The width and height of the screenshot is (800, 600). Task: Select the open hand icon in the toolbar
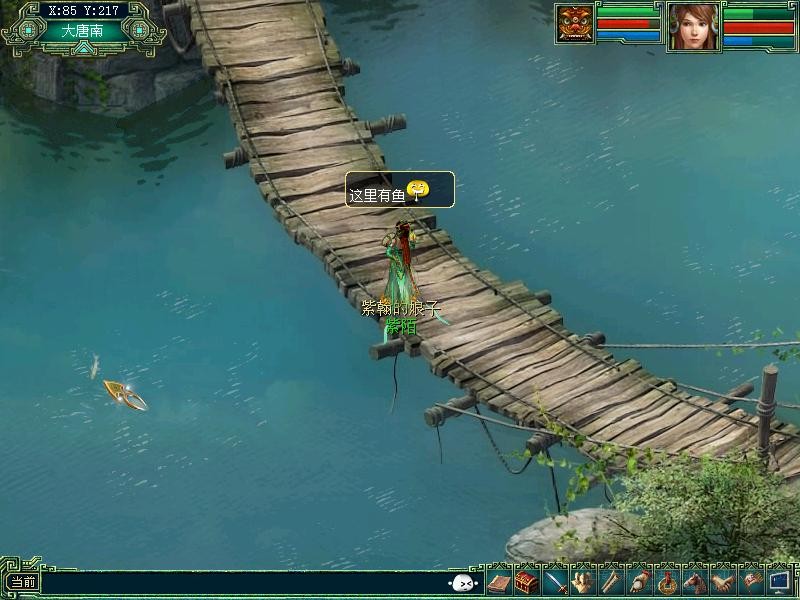(583, 581)
